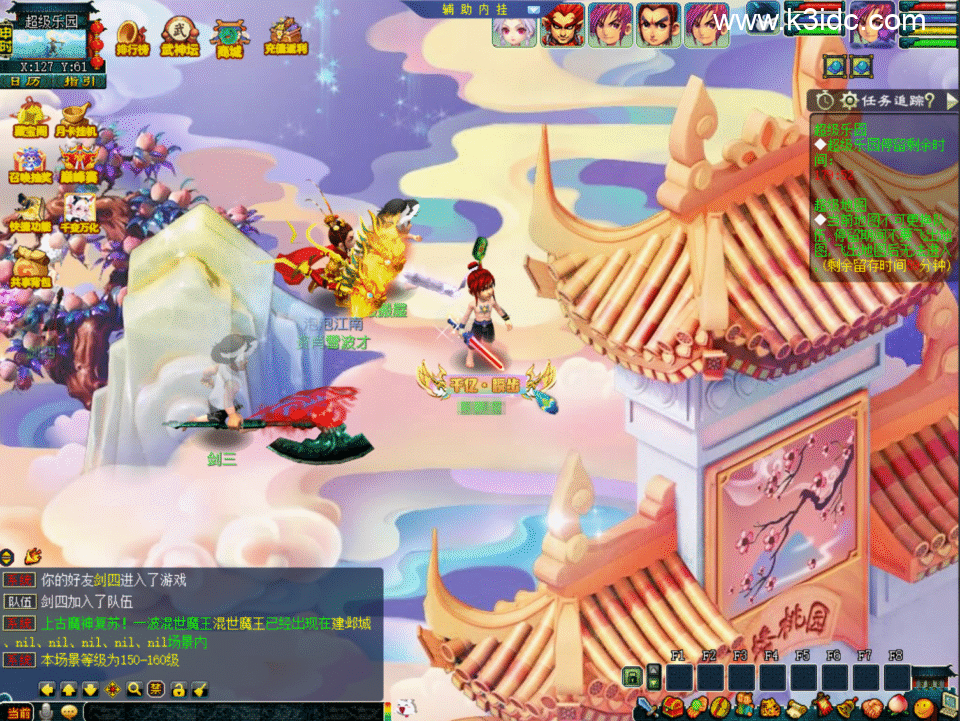
Task: Open the 排行榜 leaderboard icon
Action: coord(132,37)
